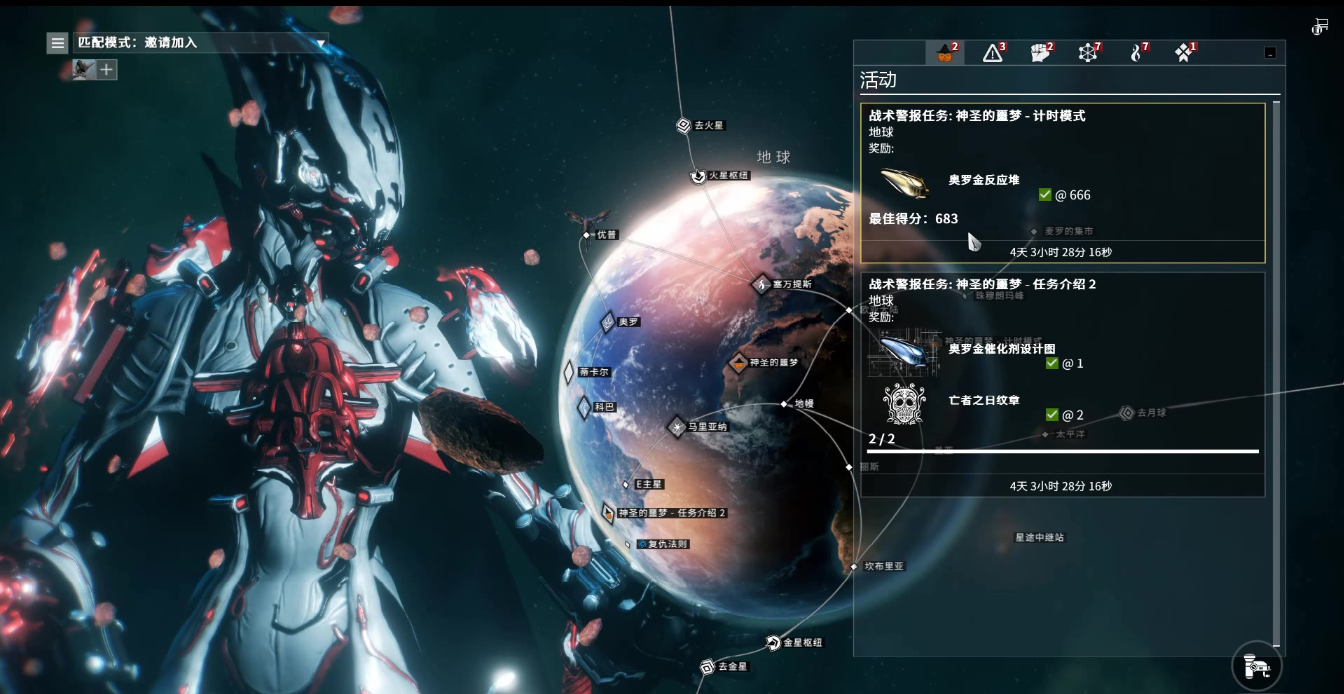This screenshot has height=694, width=1344.
Task: Minimize the 活动 panel
Action: (1270, 53)
